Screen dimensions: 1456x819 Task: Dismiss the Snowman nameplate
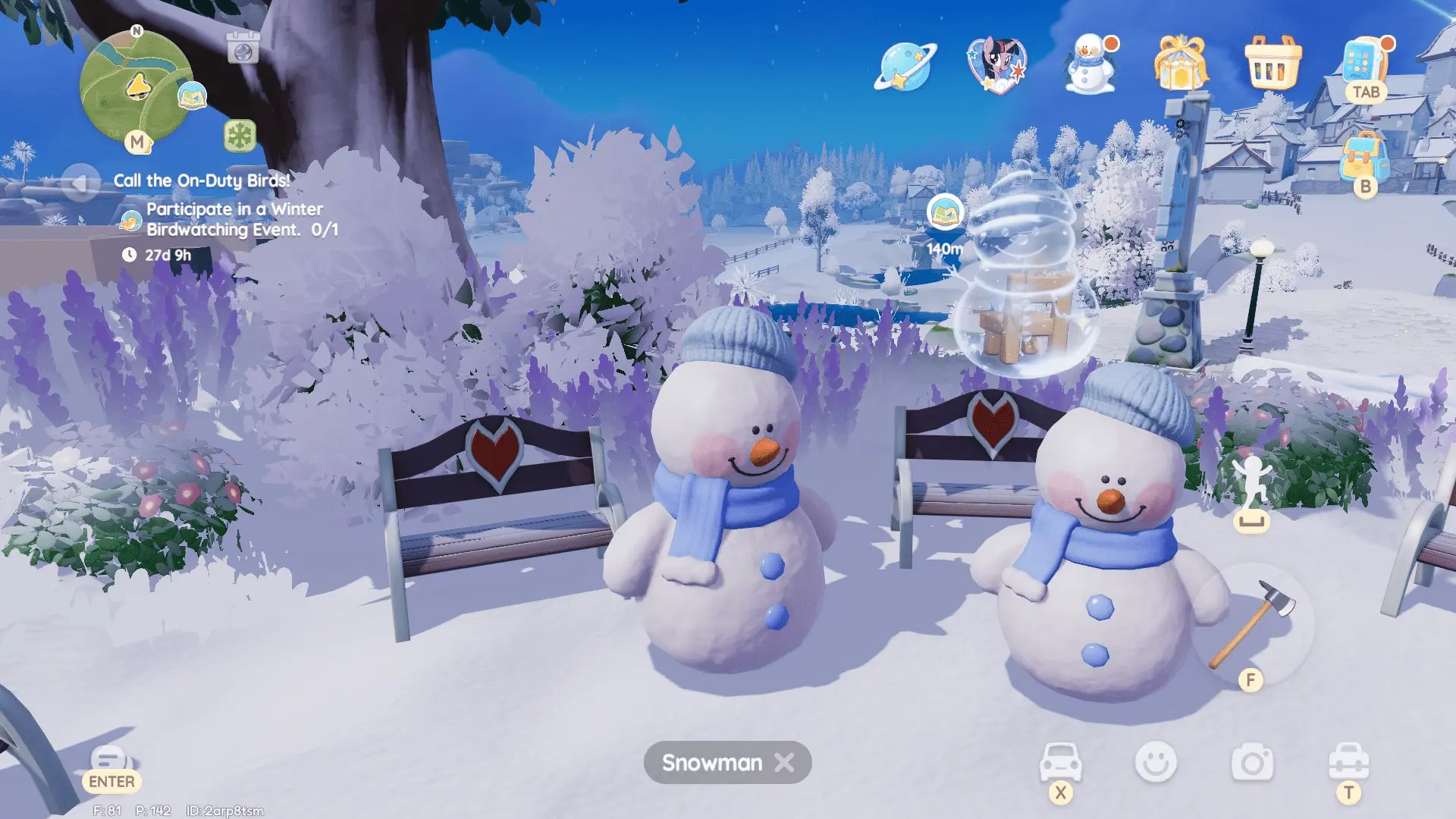[783, 763]
